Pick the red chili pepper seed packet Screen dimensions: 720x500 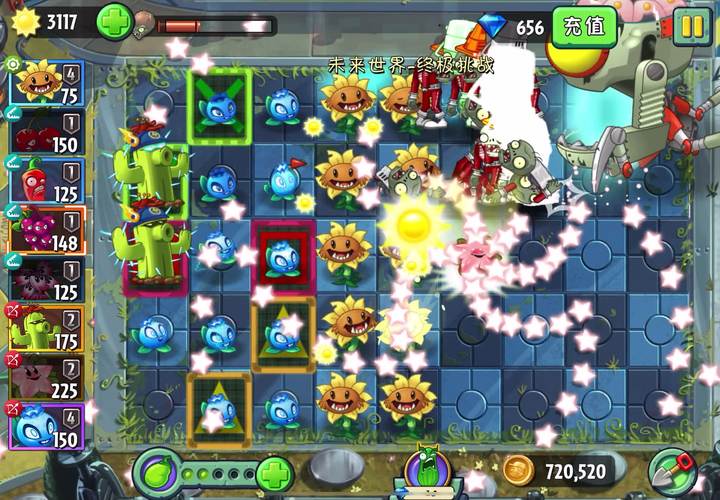point(45,179)
